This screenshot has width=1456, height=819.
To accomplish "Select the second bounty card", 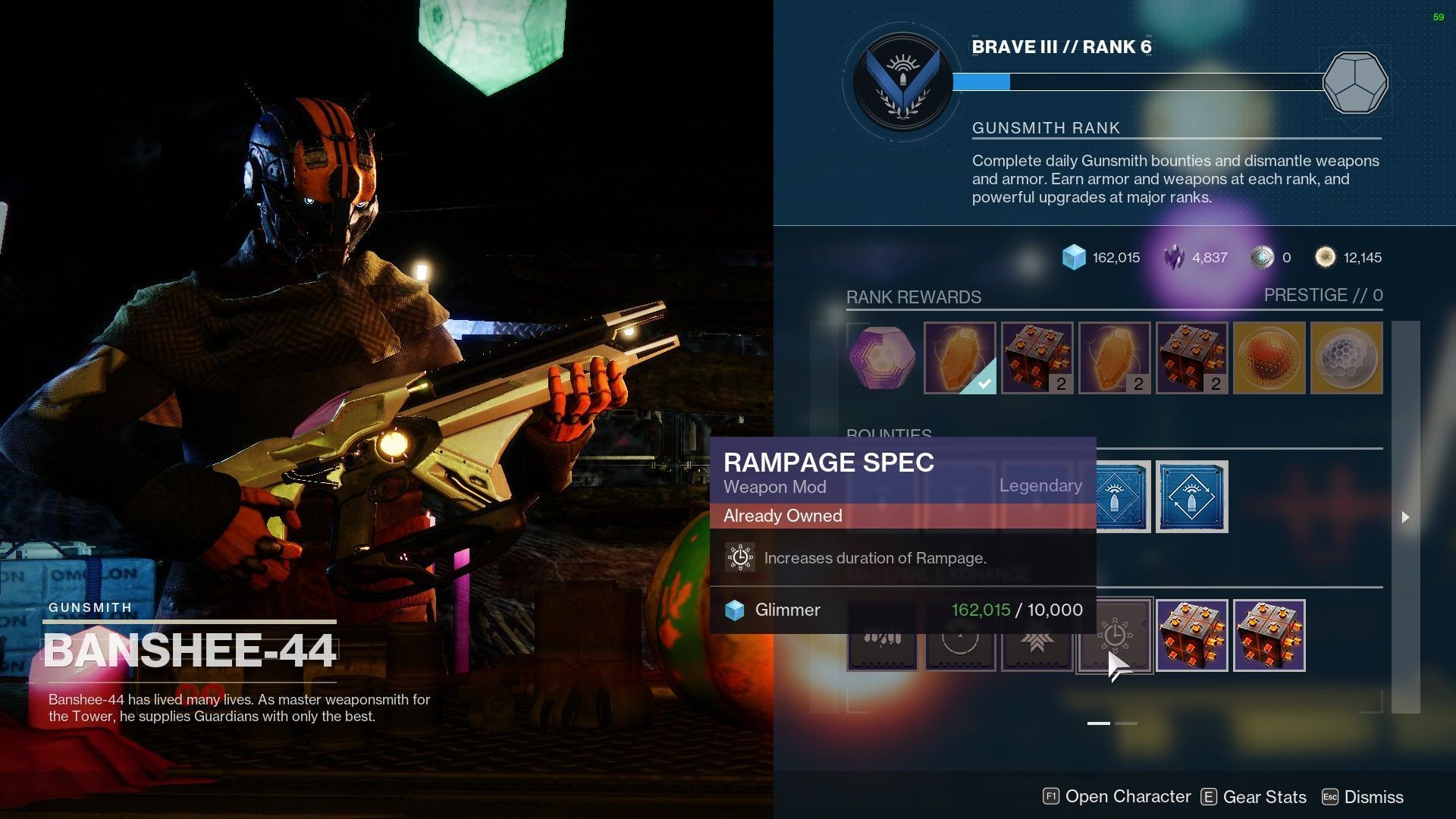I will tap(1193, 497).
